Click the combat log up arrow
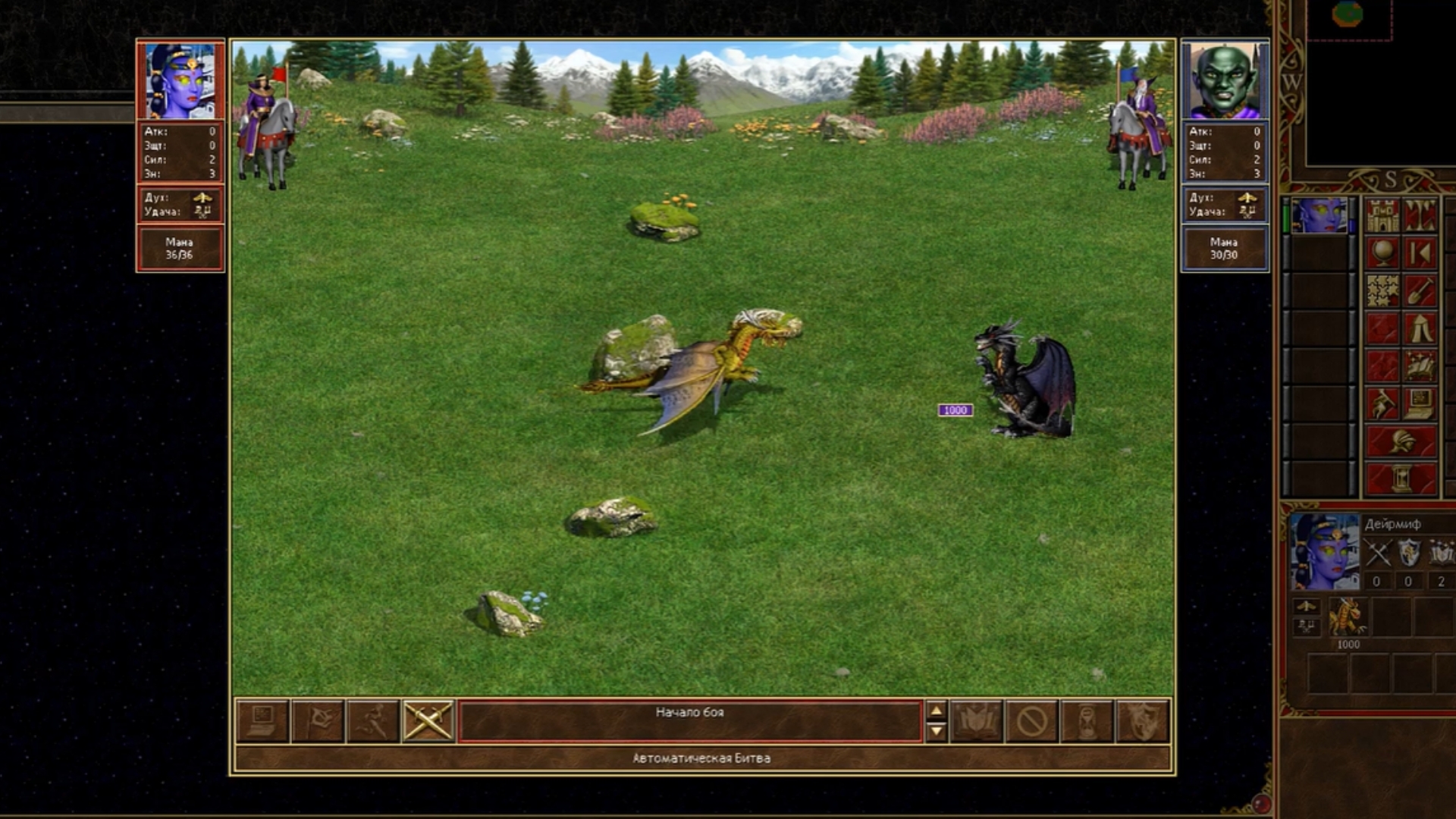Image resolution: width=1456 pixels, height=819 pixels. tap(937, 711)
